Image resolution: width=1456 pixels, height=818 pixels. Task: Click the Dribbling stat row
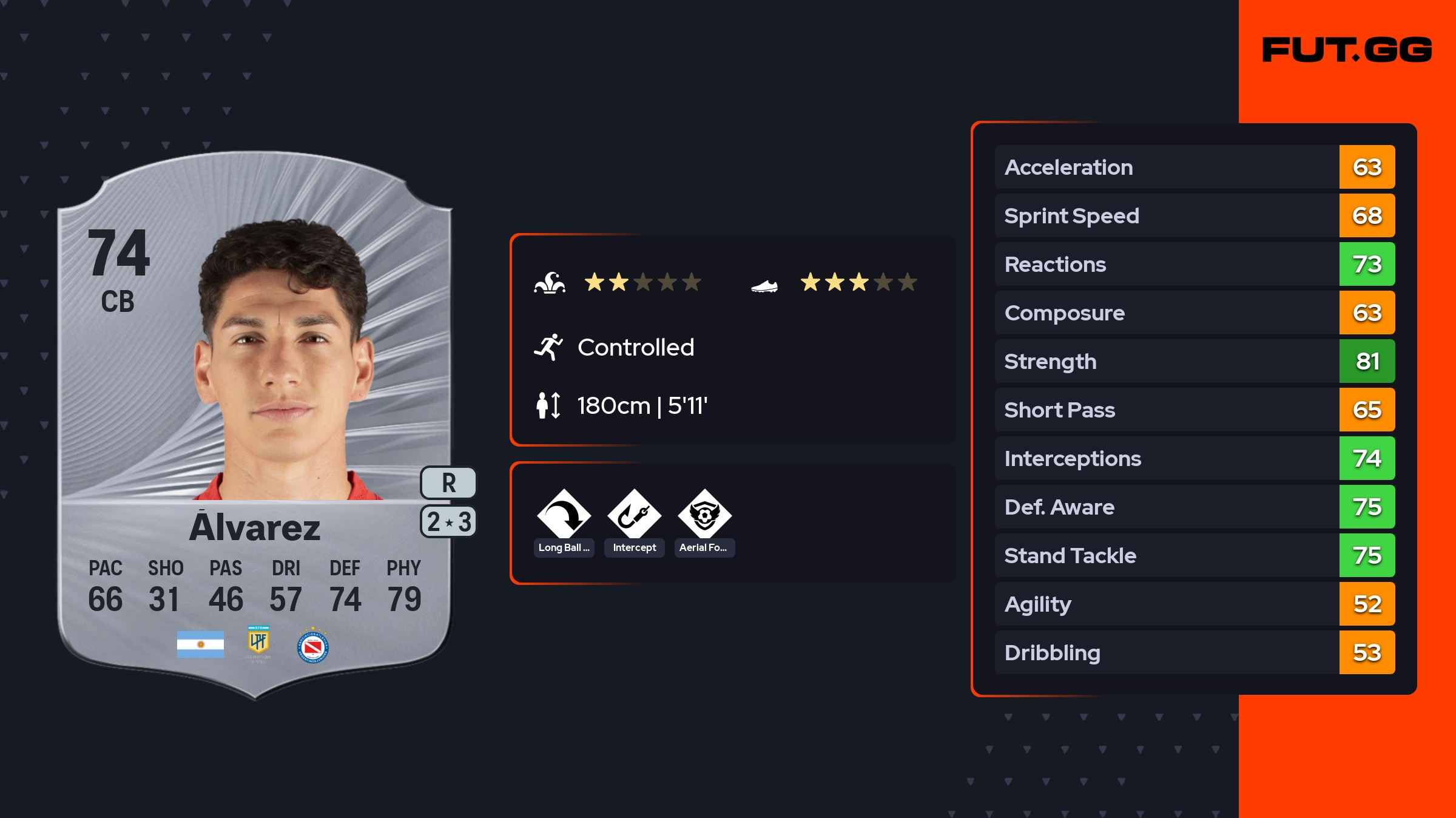(x=1194, y=652)
